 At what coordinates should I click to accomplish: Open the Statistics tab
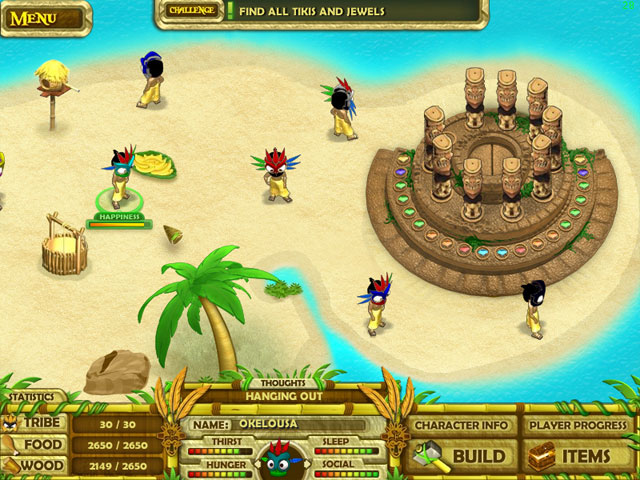(28, 398)
